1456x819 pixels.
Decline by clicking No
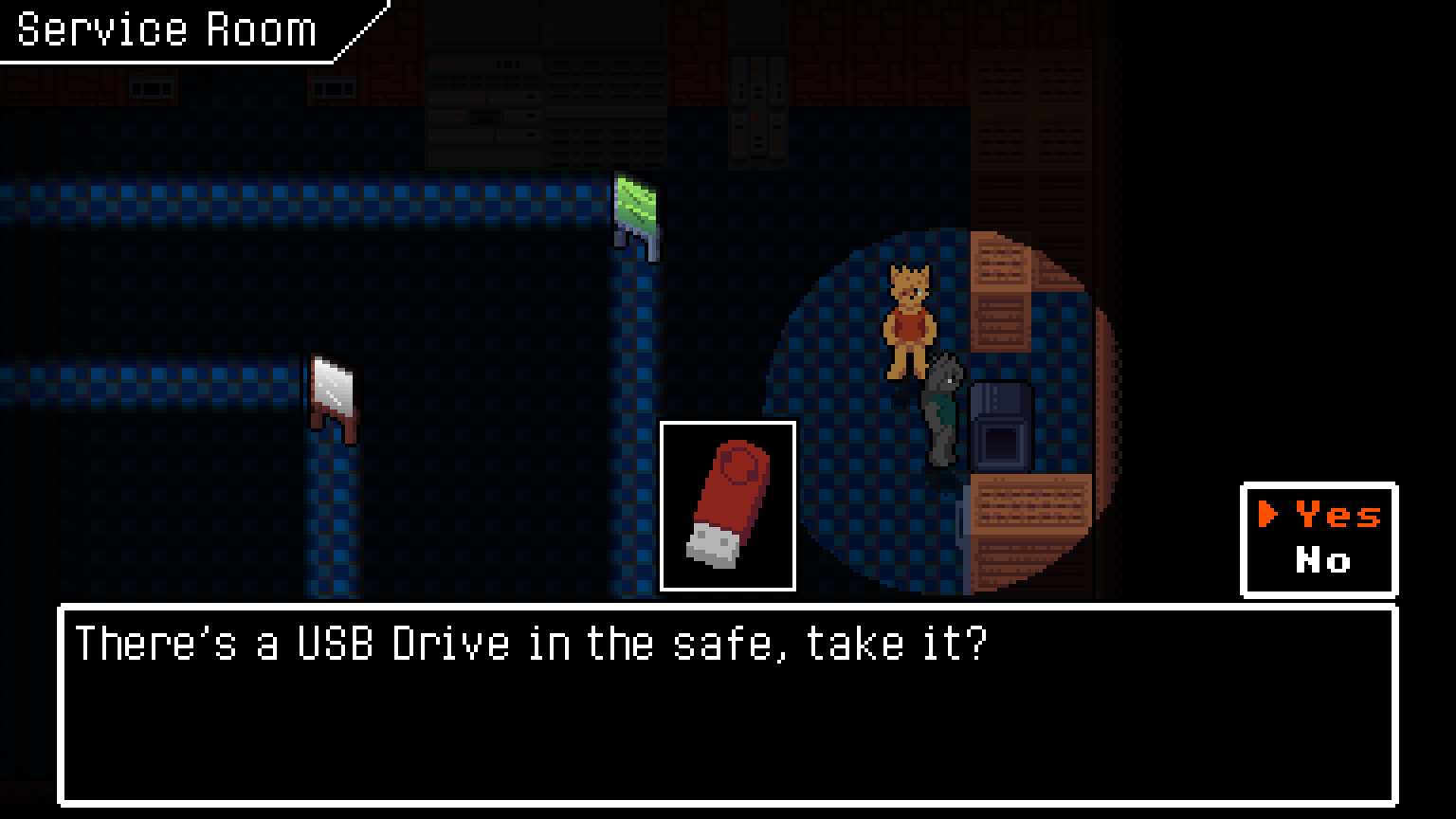(1323, 561)
